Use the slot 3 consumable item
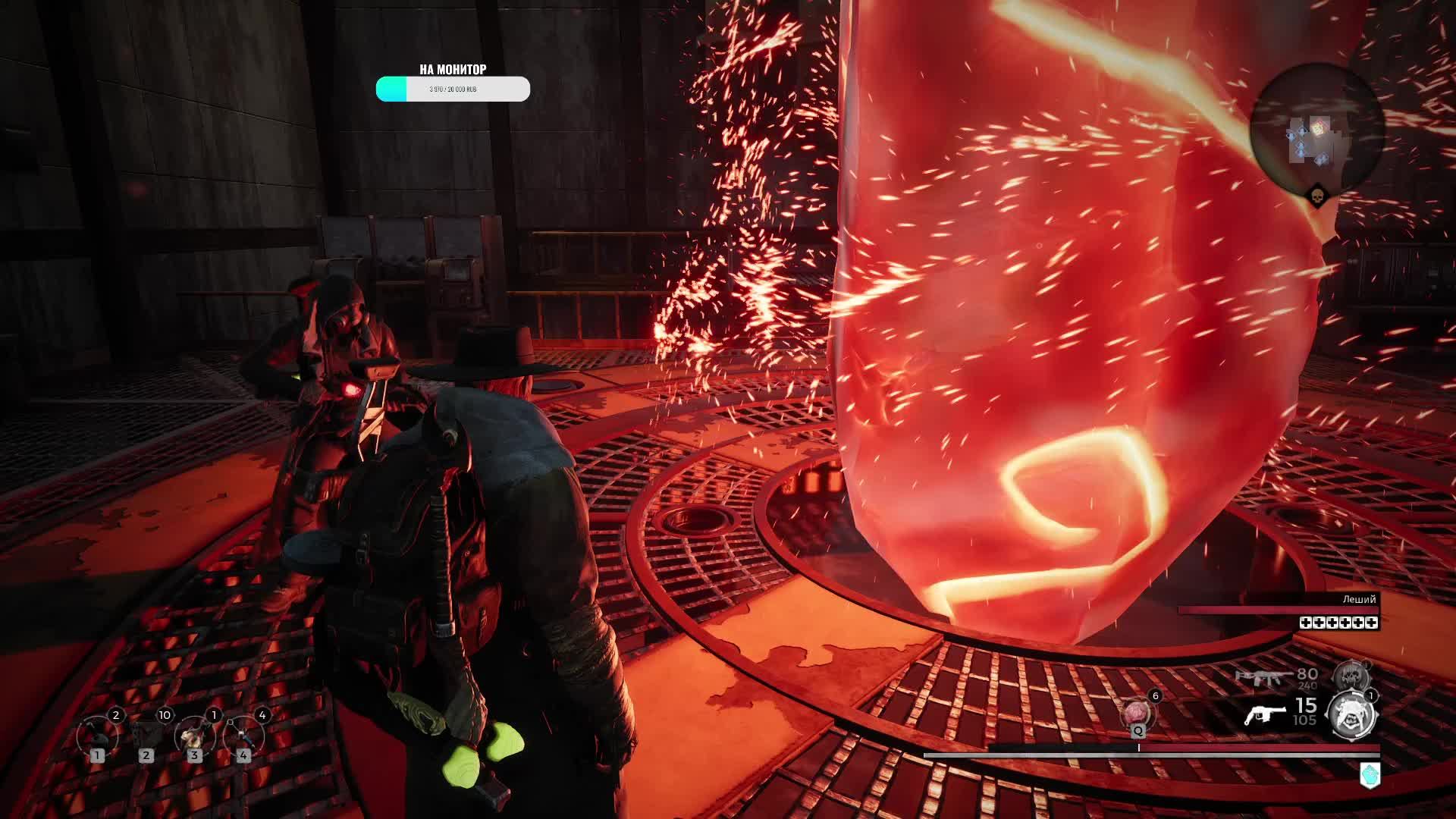 coord(194,736)
